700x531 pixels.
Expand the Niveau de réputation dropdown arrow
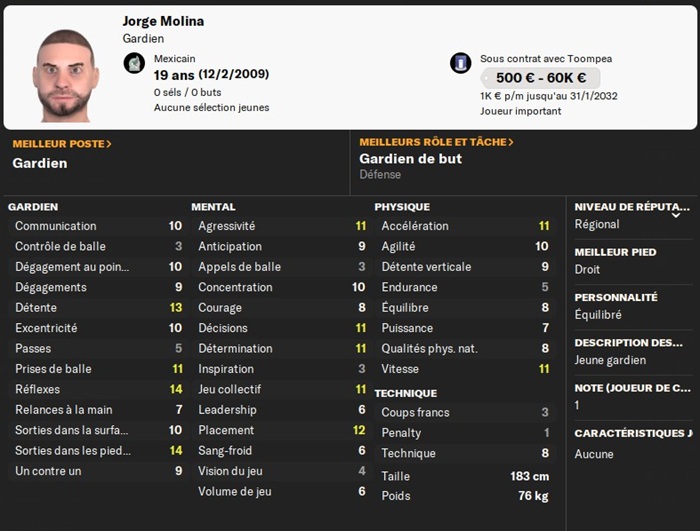click(x=677, y=213)
